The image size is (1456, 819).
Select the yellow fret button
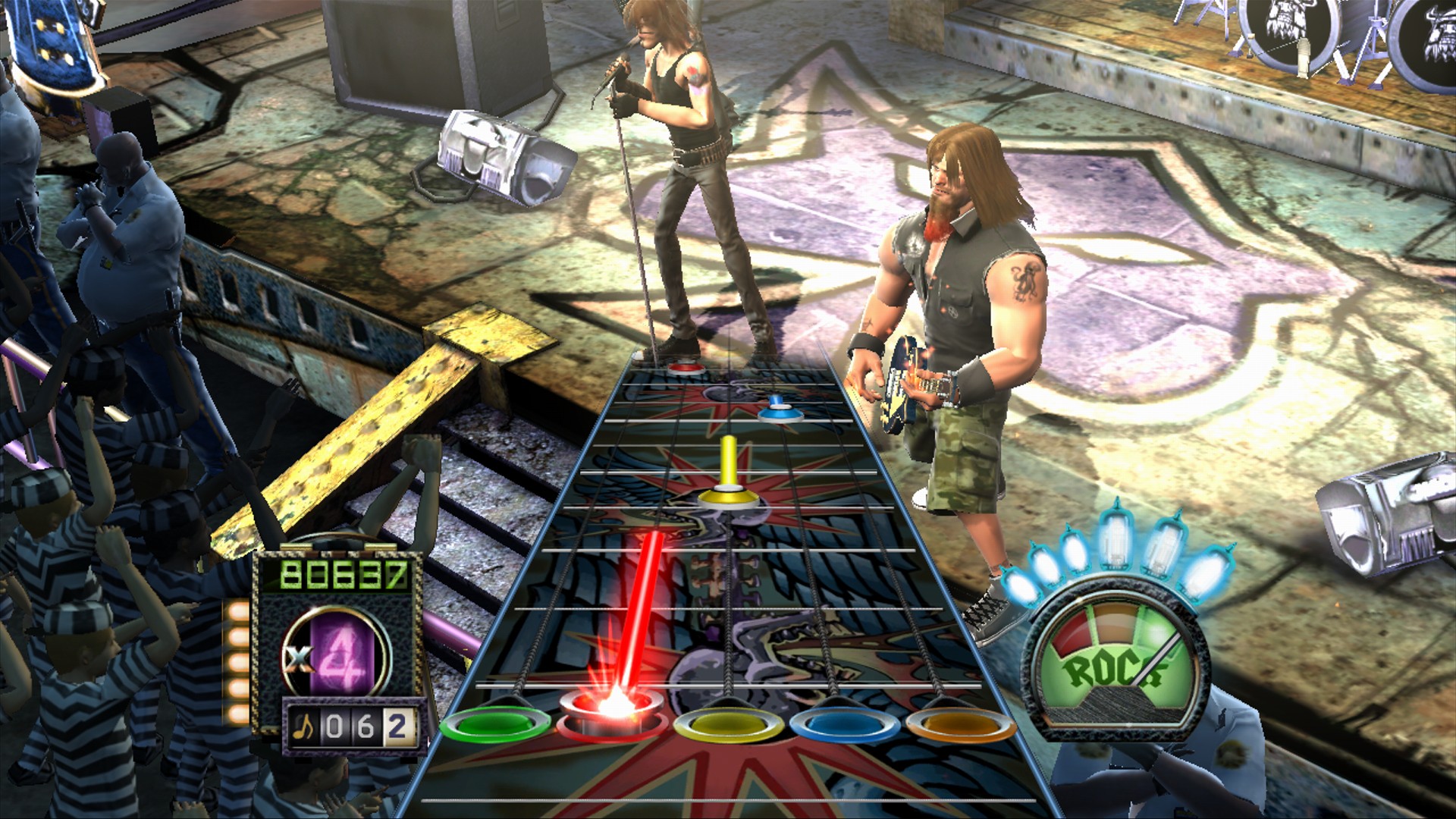point(727,724)
